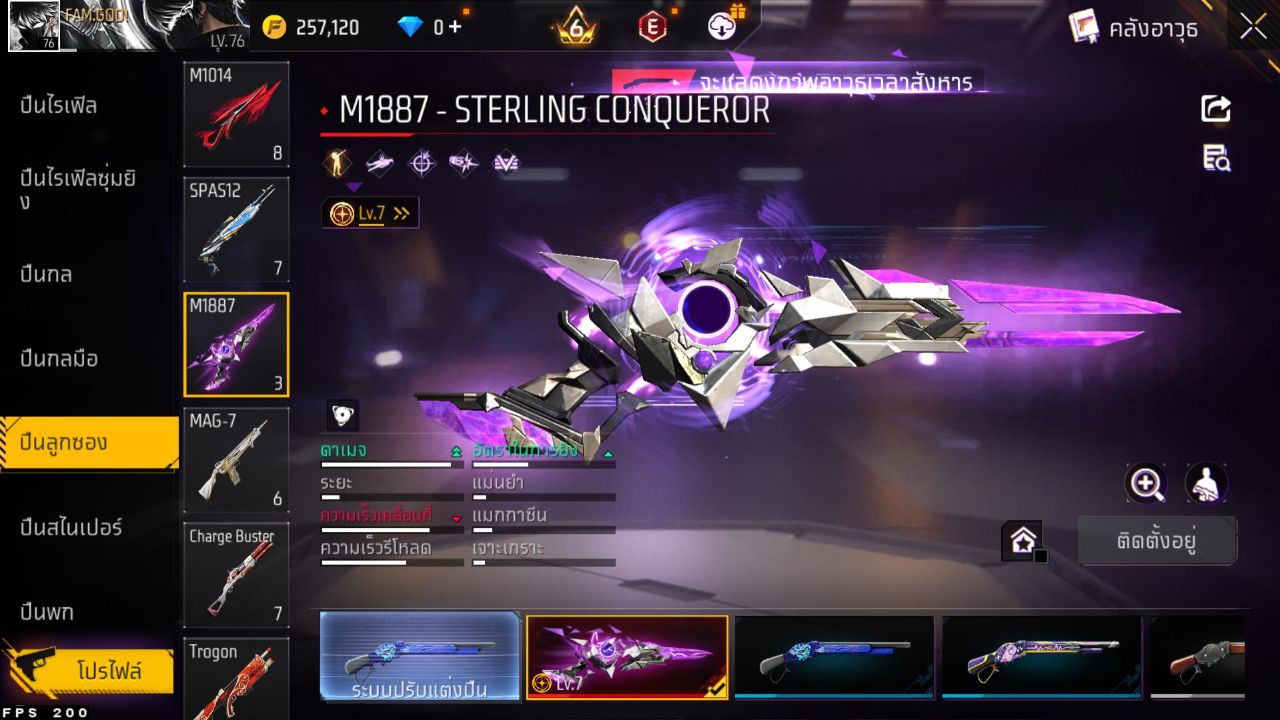Open the player profile avatar
Image resolution: width=1280 pixels, height=720 pixels.
pyautogui.click(x=33, y=27)
